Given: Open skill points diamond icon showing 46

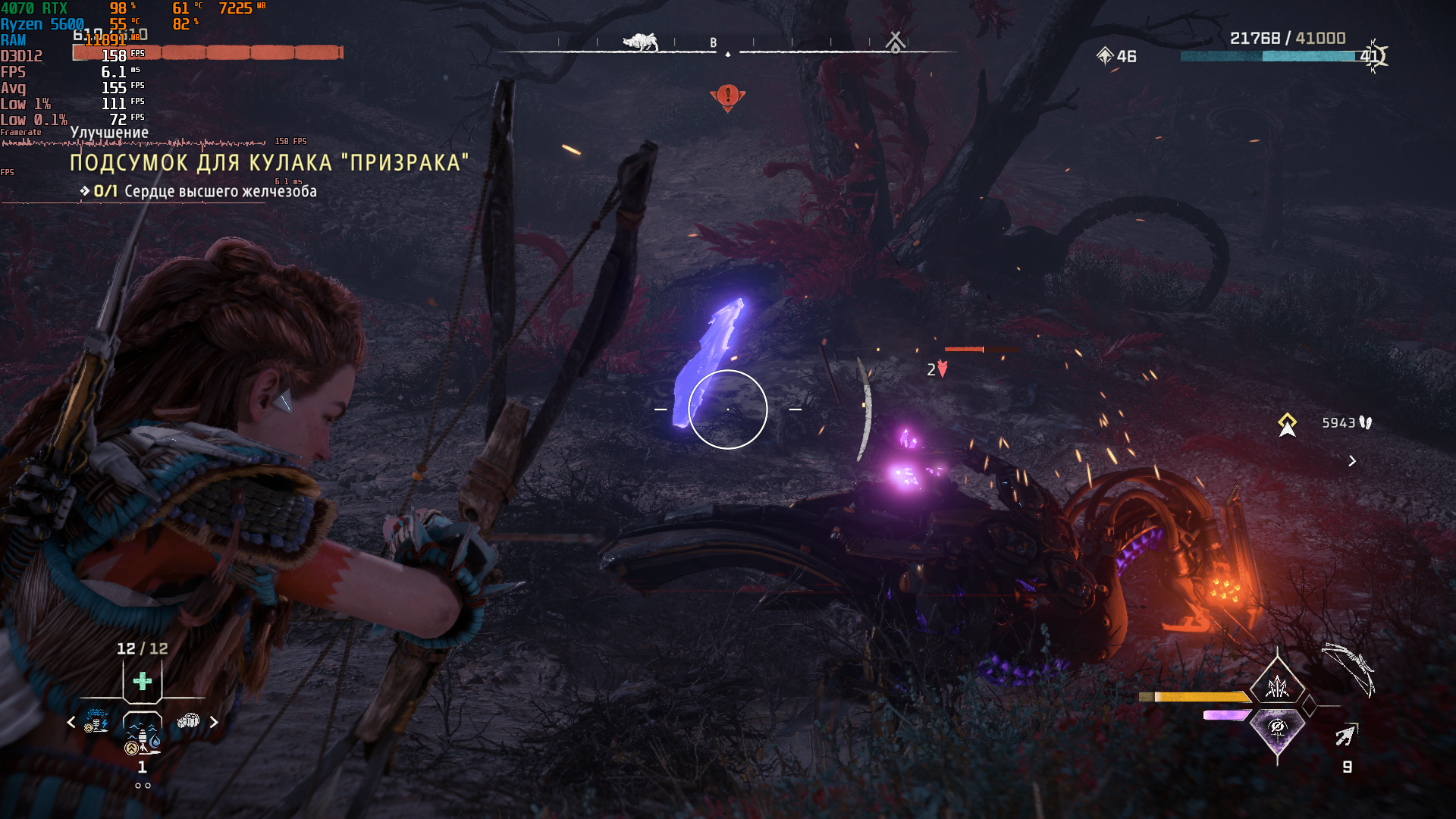Looking at the screenshot, I should 1105,56.
